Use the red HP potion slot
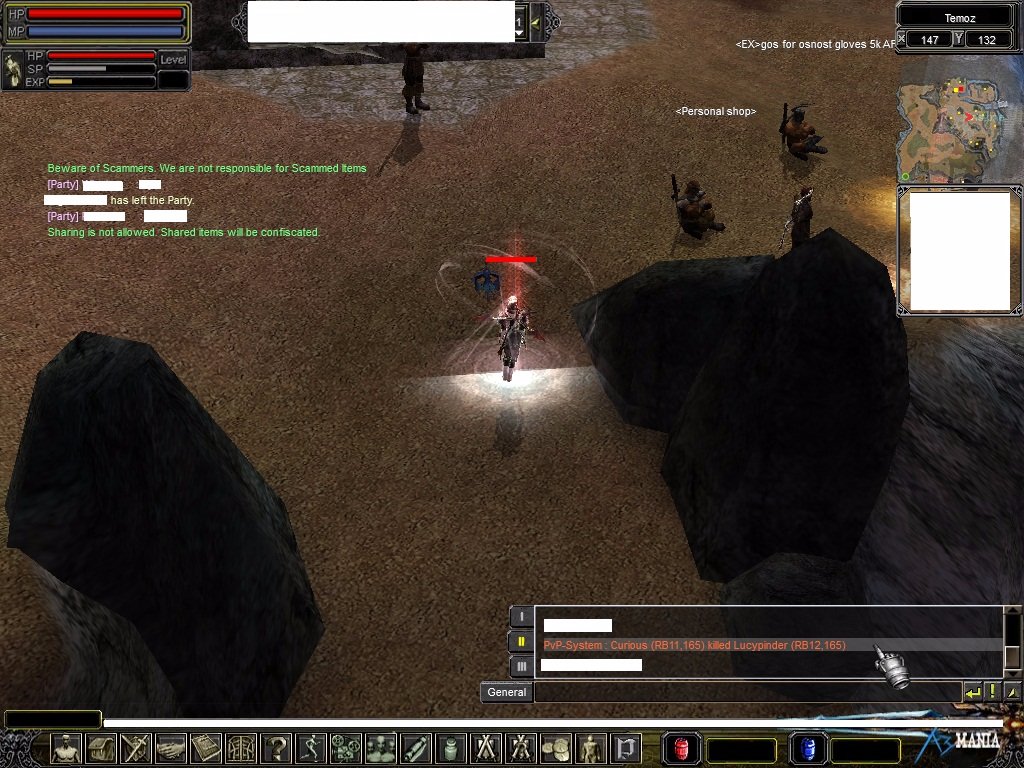The image size is (1024, 768). point(682,749)
